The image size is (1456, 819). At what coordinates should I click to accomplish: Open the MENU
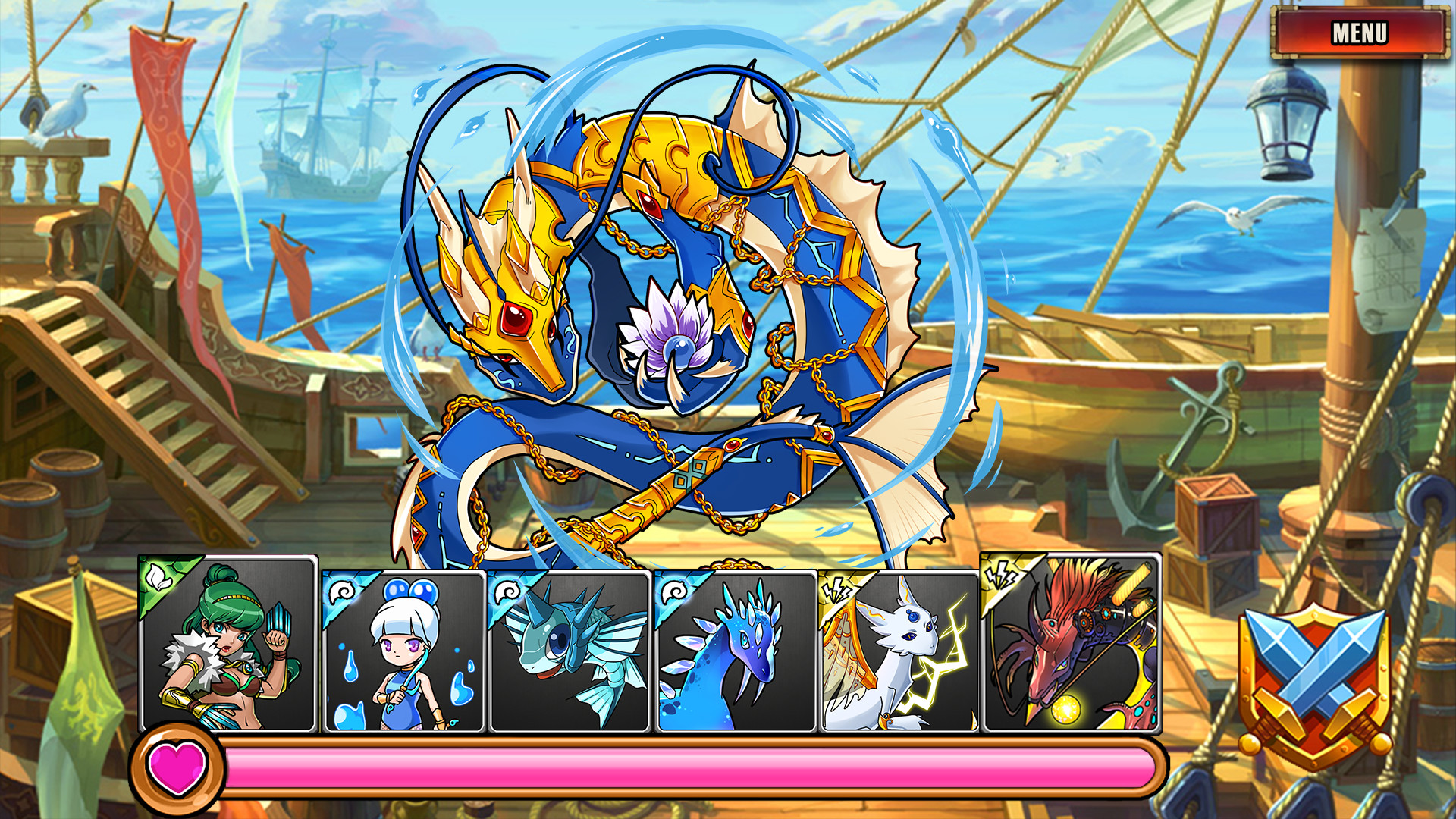coord(1360,33)
